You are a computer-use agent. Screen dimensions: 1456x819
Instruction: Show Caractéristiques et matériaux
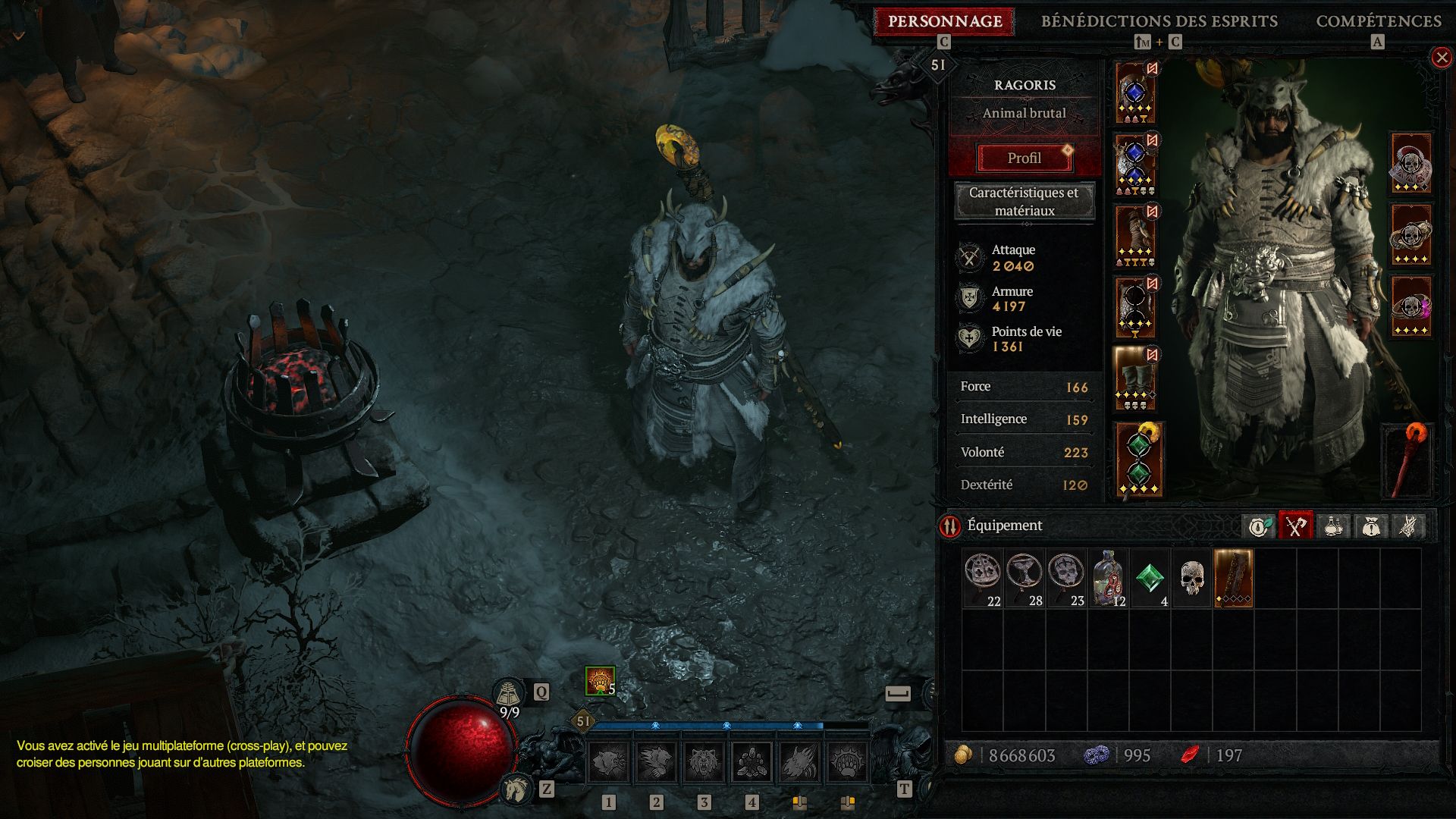[x=1024, y=202]
